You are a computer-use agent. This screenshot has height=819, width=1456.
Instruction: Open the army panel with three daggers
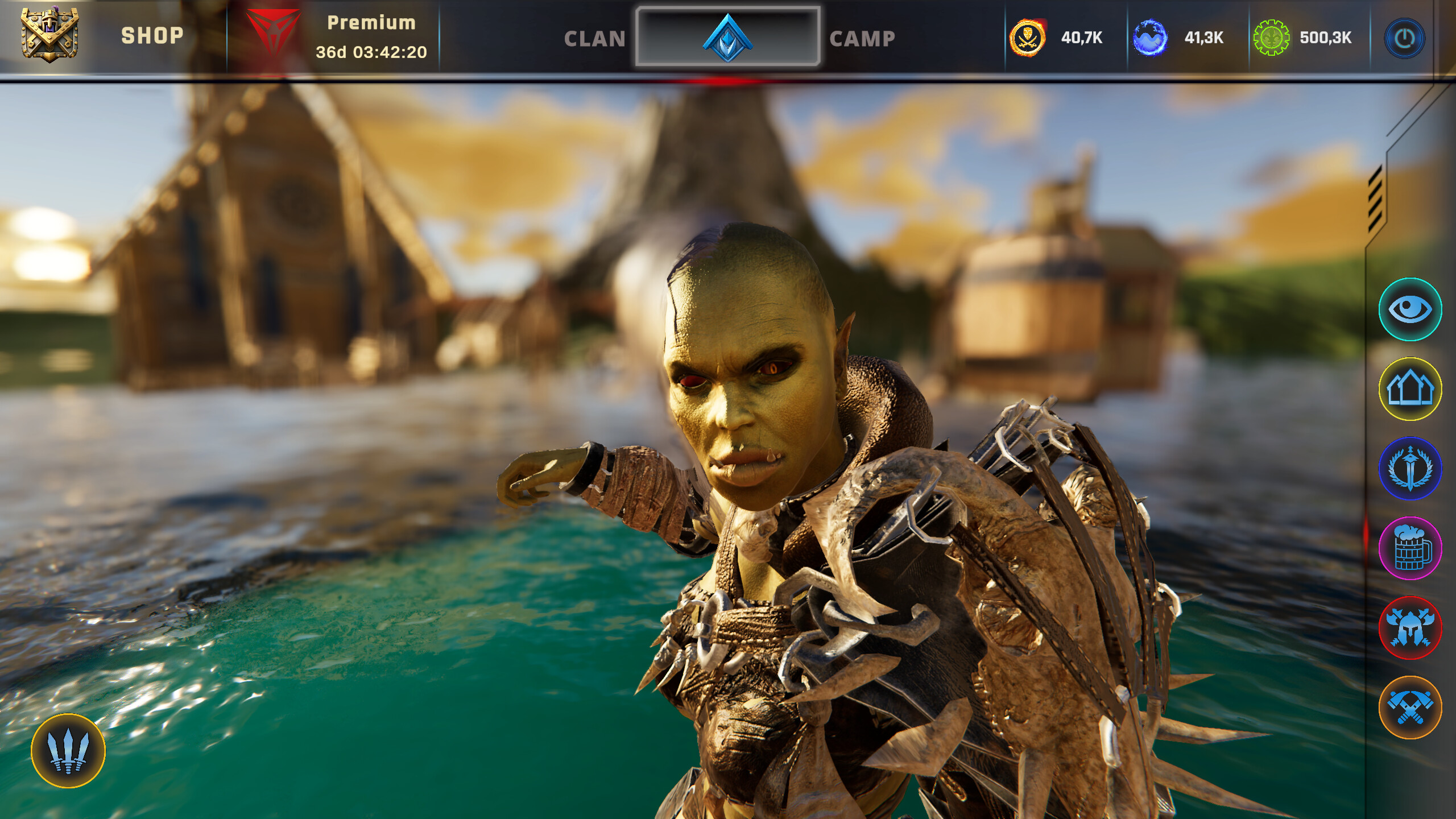(x=67, y=752)
